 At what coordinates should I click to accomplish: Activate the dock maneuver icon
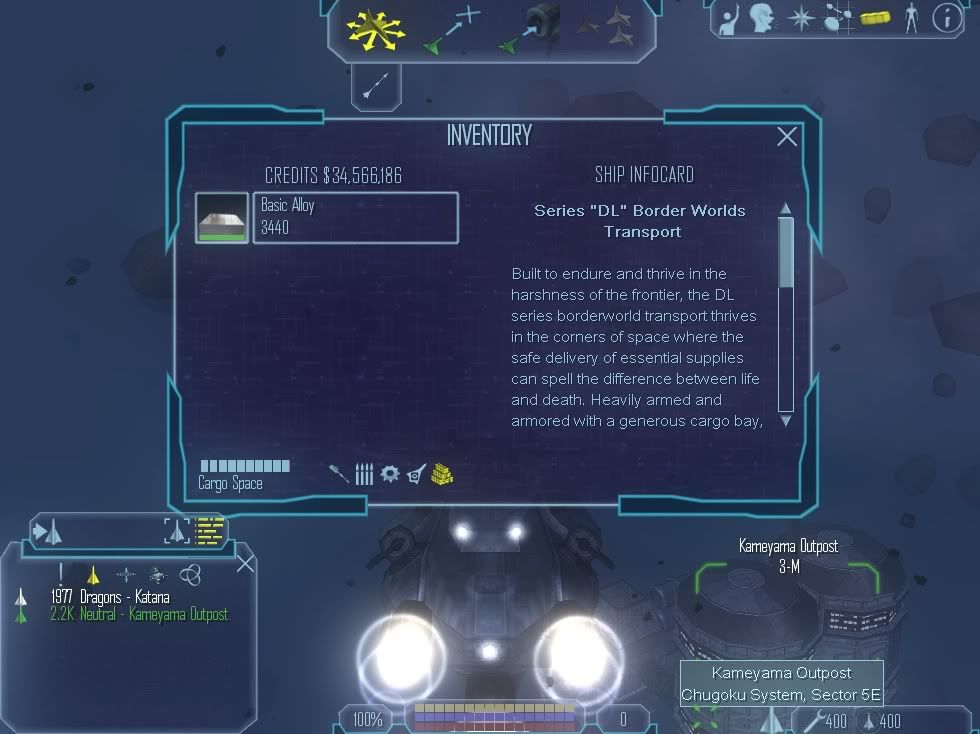click(x=530, y=28)
